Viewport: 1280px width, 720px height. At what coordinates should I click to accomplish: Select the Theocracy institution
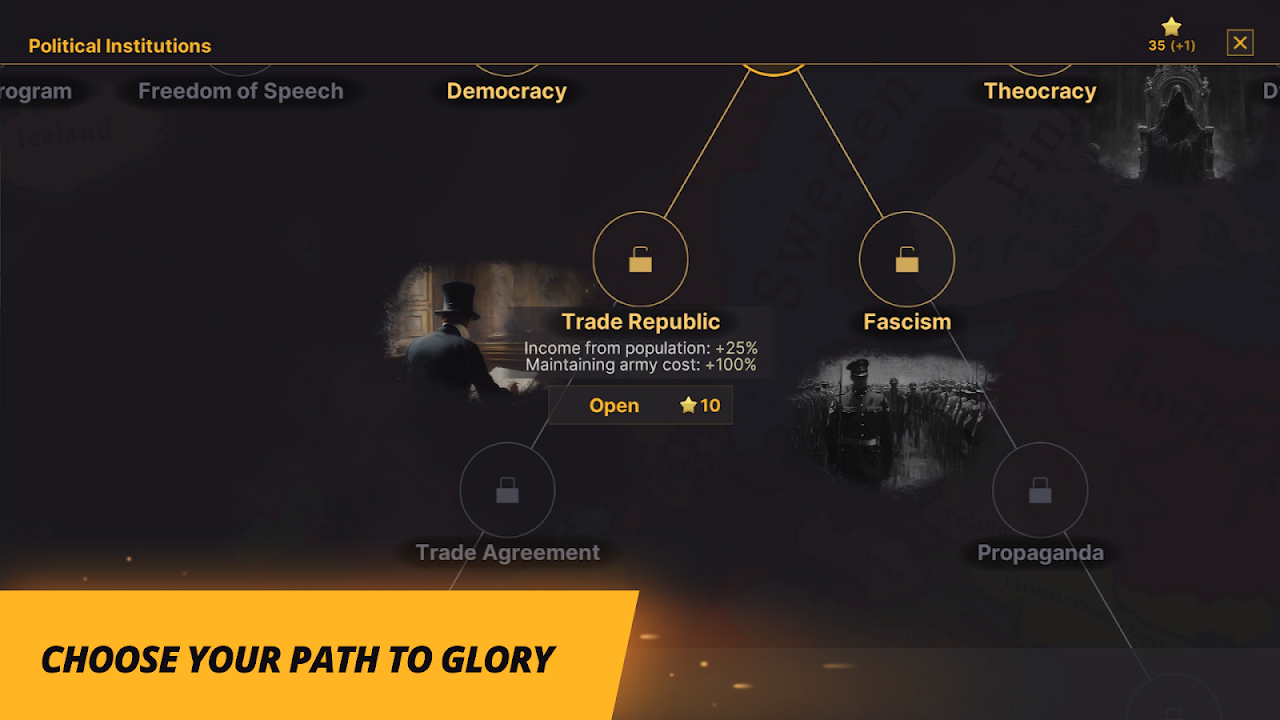pyautogui.click(x=1040, y=91)
